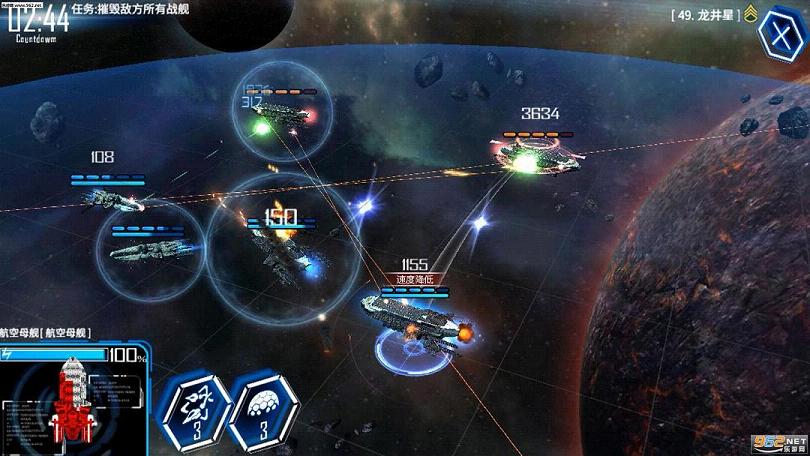810x456 pixels.
Task: Close the battle with the hexagon X button
Action: point(775,33)
